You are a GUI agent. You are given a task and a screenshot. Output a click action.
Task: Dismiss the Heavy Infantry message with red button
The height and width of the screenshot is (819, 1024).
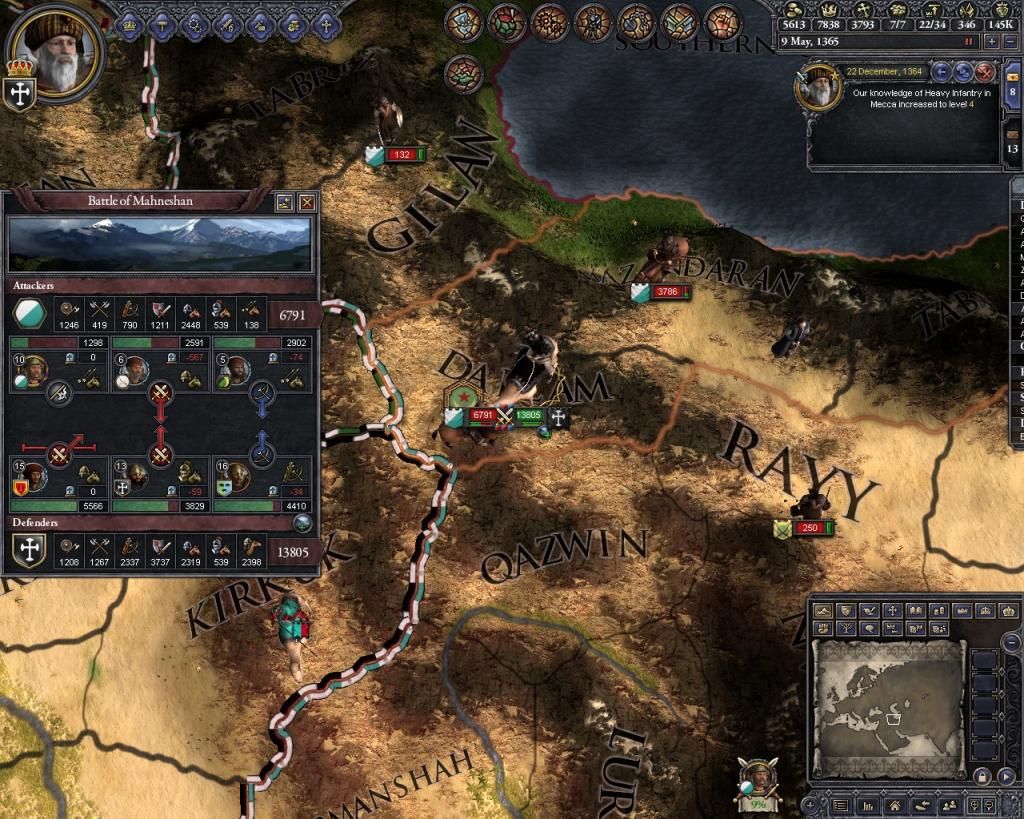tap(985, 71)
